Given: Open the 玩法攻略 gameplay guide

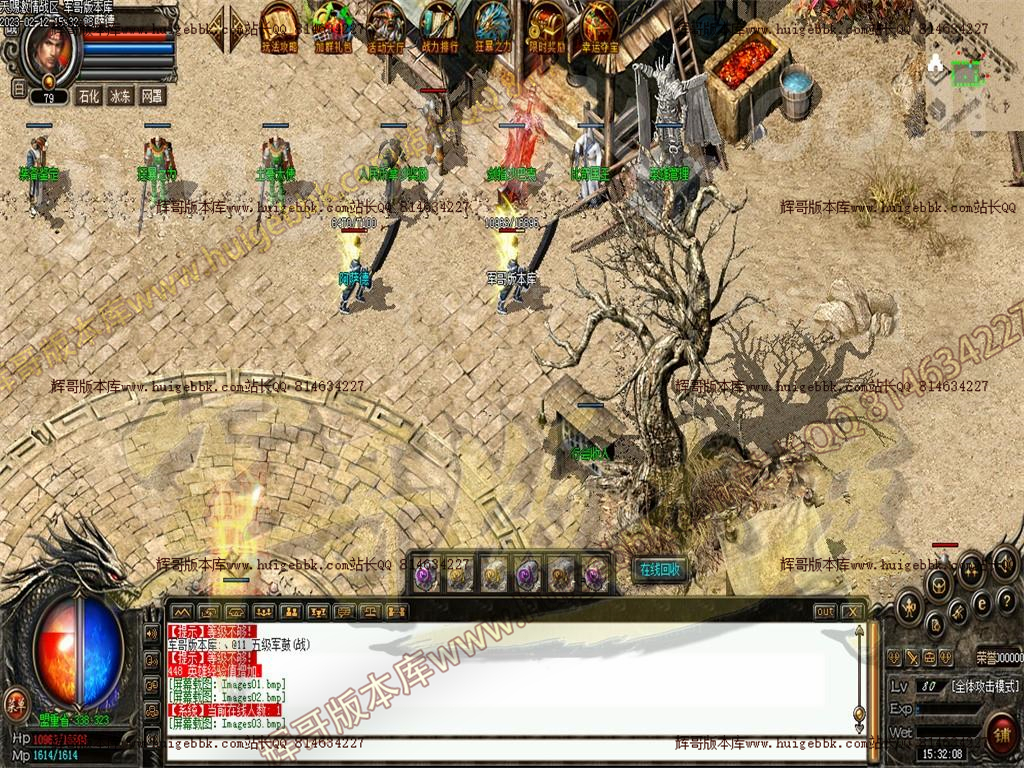Looking at the screenshot, I should point(279,27).
